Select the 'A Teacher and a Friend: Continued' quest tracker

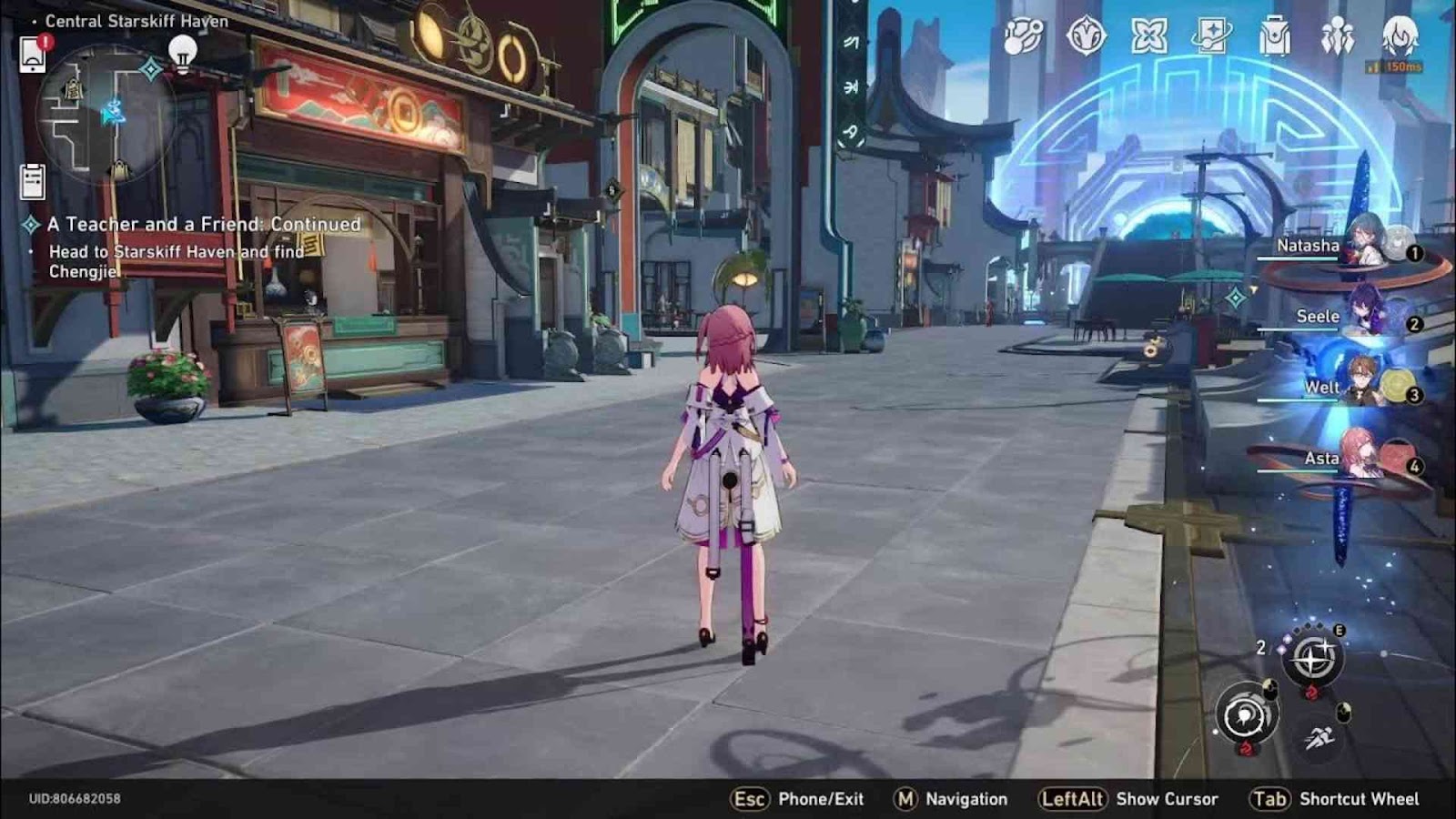pyautogui.click(x=203, y=224)
